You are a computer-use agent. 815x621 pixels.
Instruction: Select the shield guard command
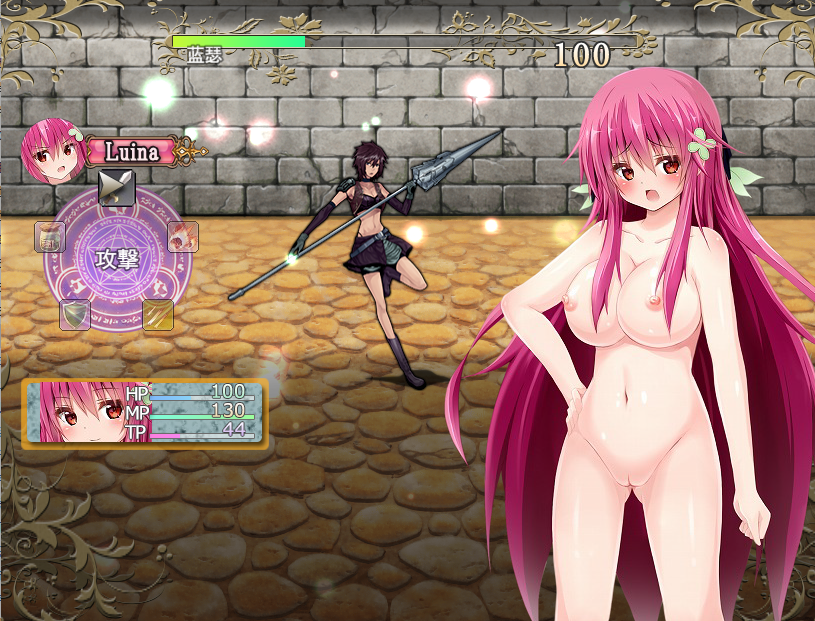point(75,314)
